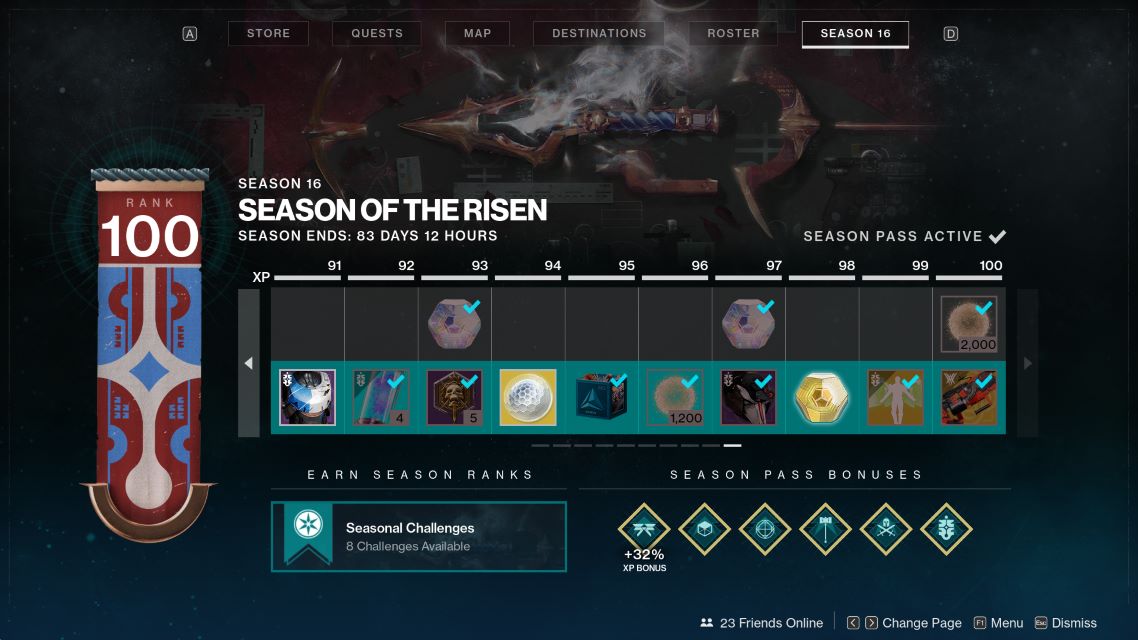Inspect the cube season pass bonus

(x=705, y=529)
